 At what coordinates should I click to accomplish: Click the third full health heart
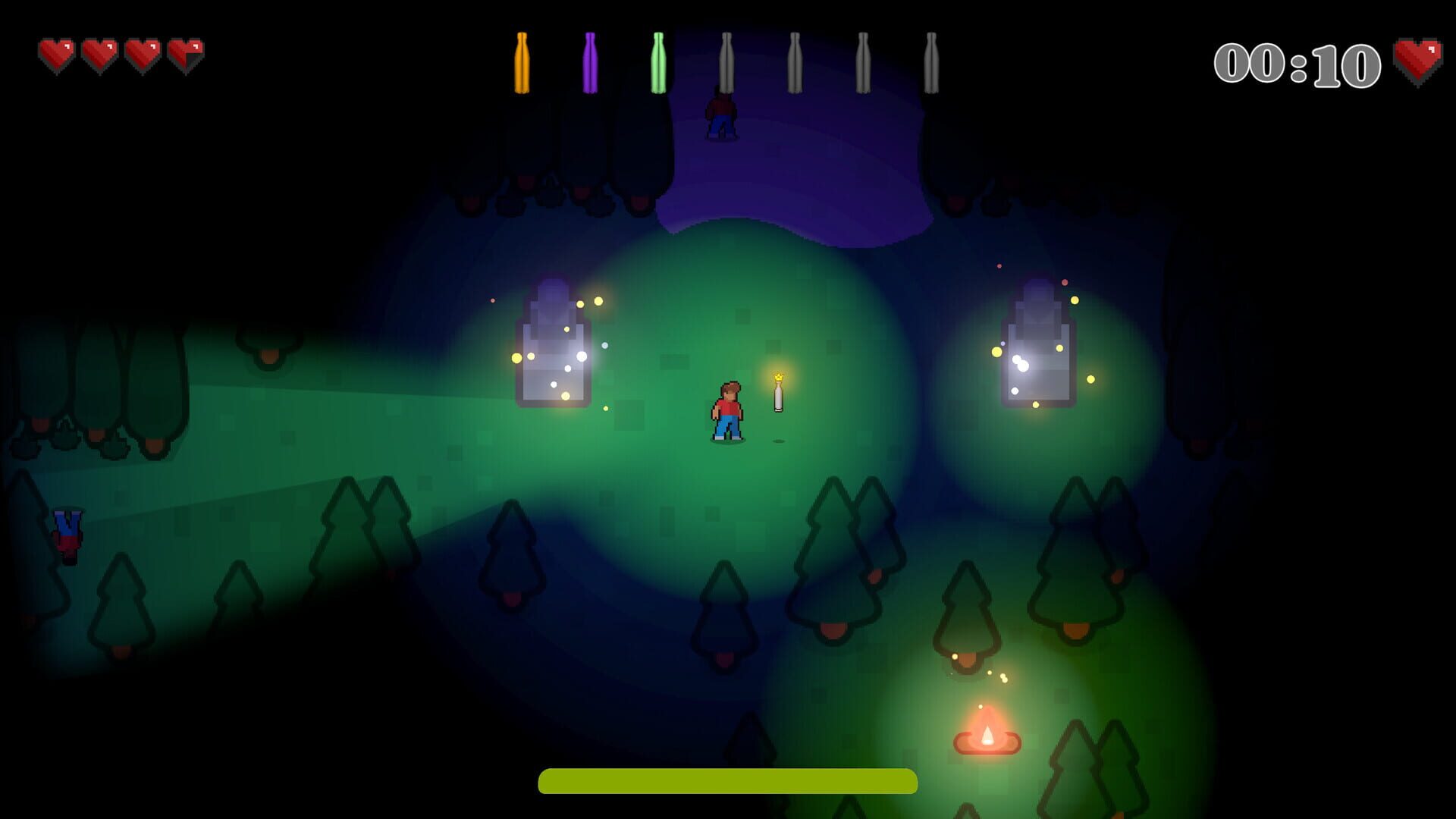(144, 52)
